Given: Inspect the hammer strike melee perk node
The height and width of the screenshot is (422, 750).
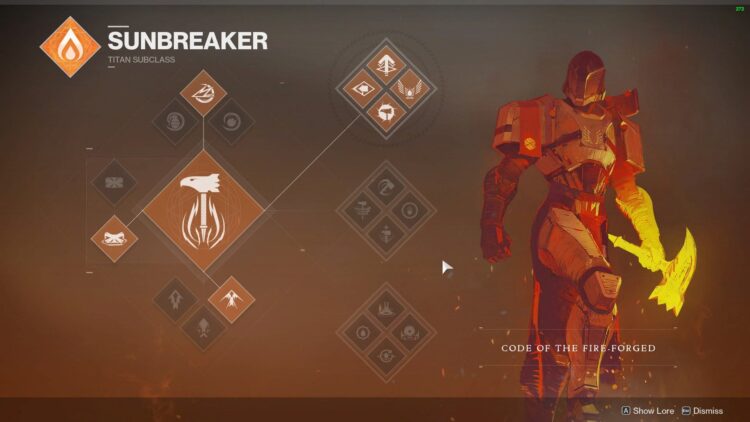Looking at the screenshot, I should tap(385, 113).
